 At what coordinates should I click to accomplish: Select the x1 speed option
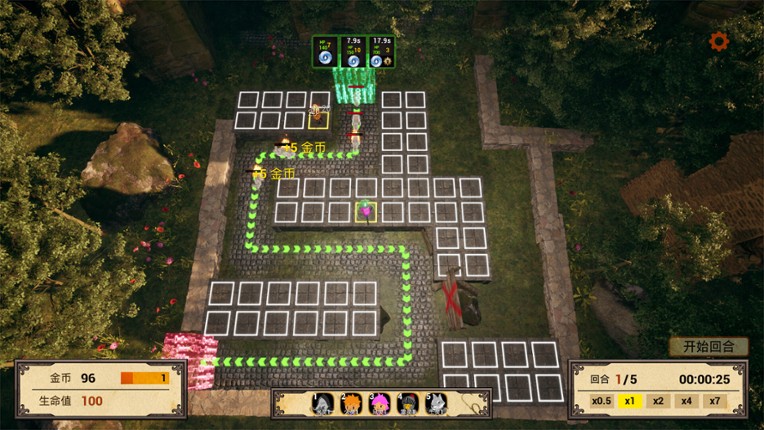630,401
